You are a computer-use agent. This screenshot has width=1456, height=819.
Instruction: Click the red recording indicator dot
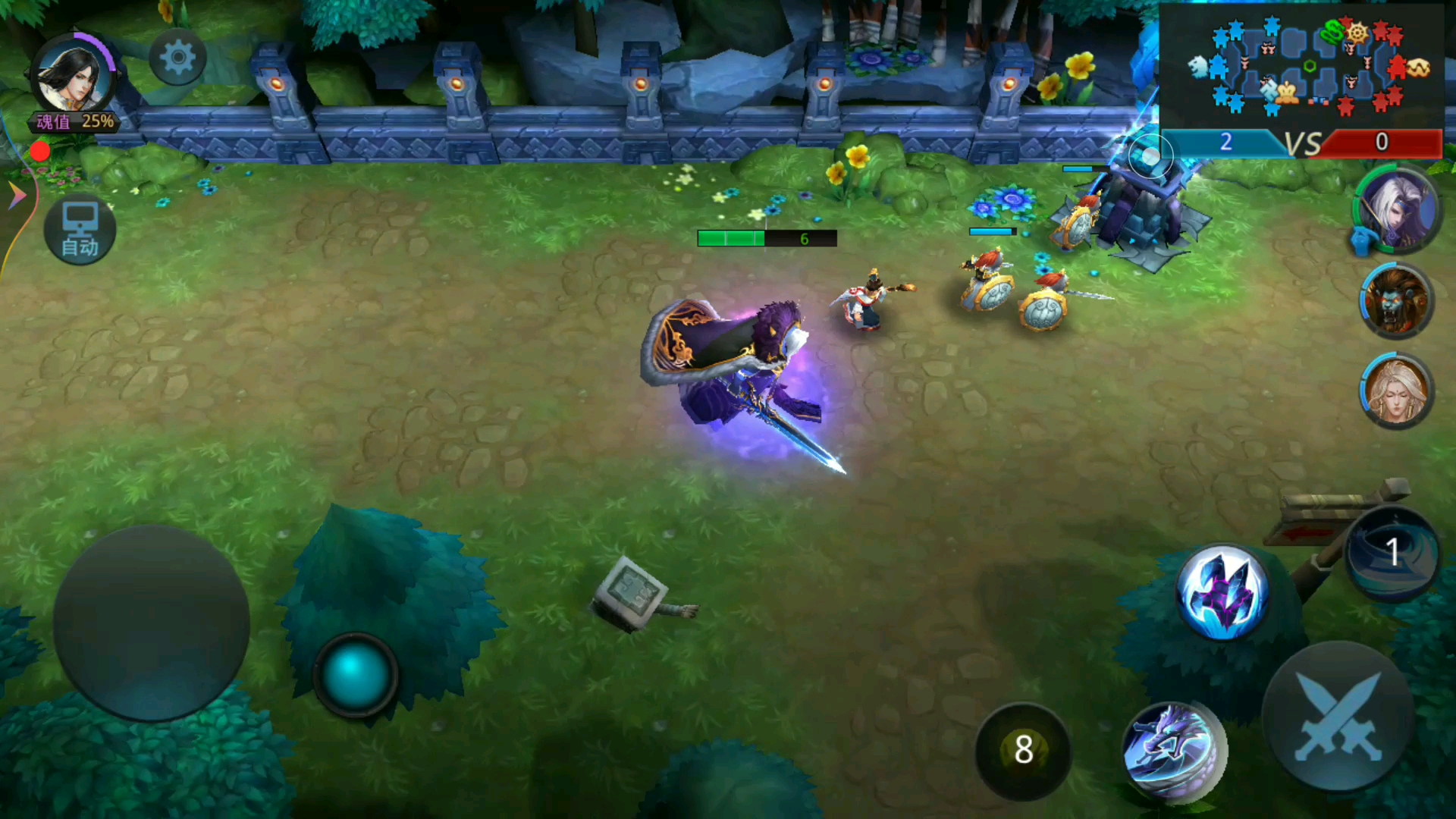click(x=39, y=152)
